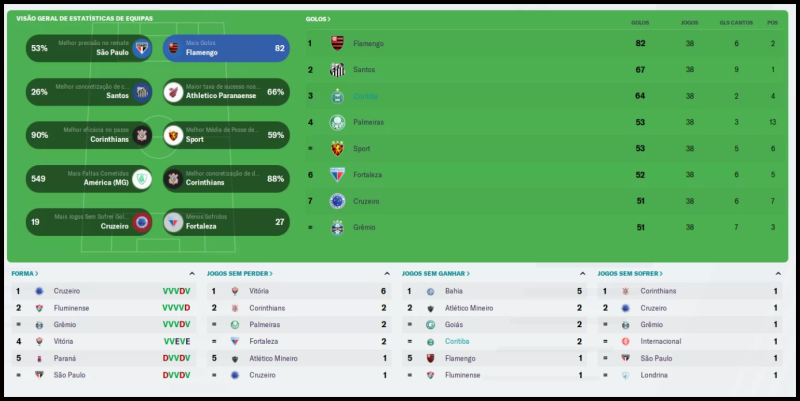
Task: Select the Mais Golos Flamengo stat card
Action: click(226, 48)
